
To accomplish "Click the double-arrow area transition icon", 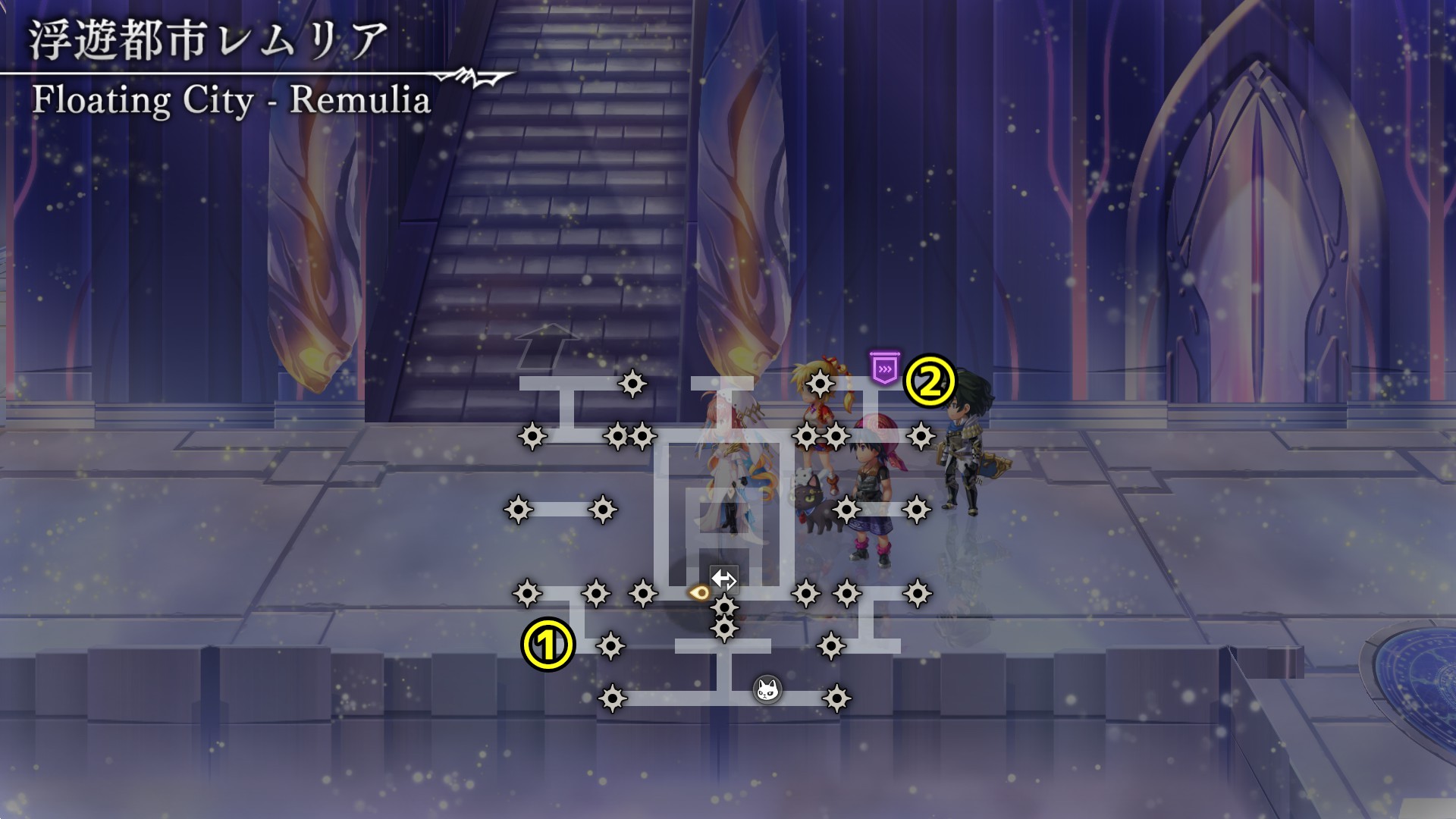I will coord(723,579).
